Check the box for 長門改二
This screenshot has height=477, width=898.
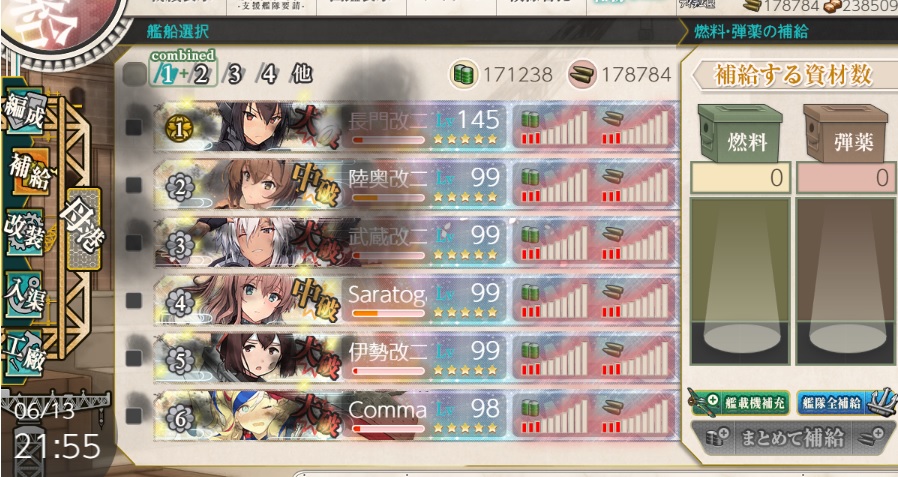[x=134, y=127]
